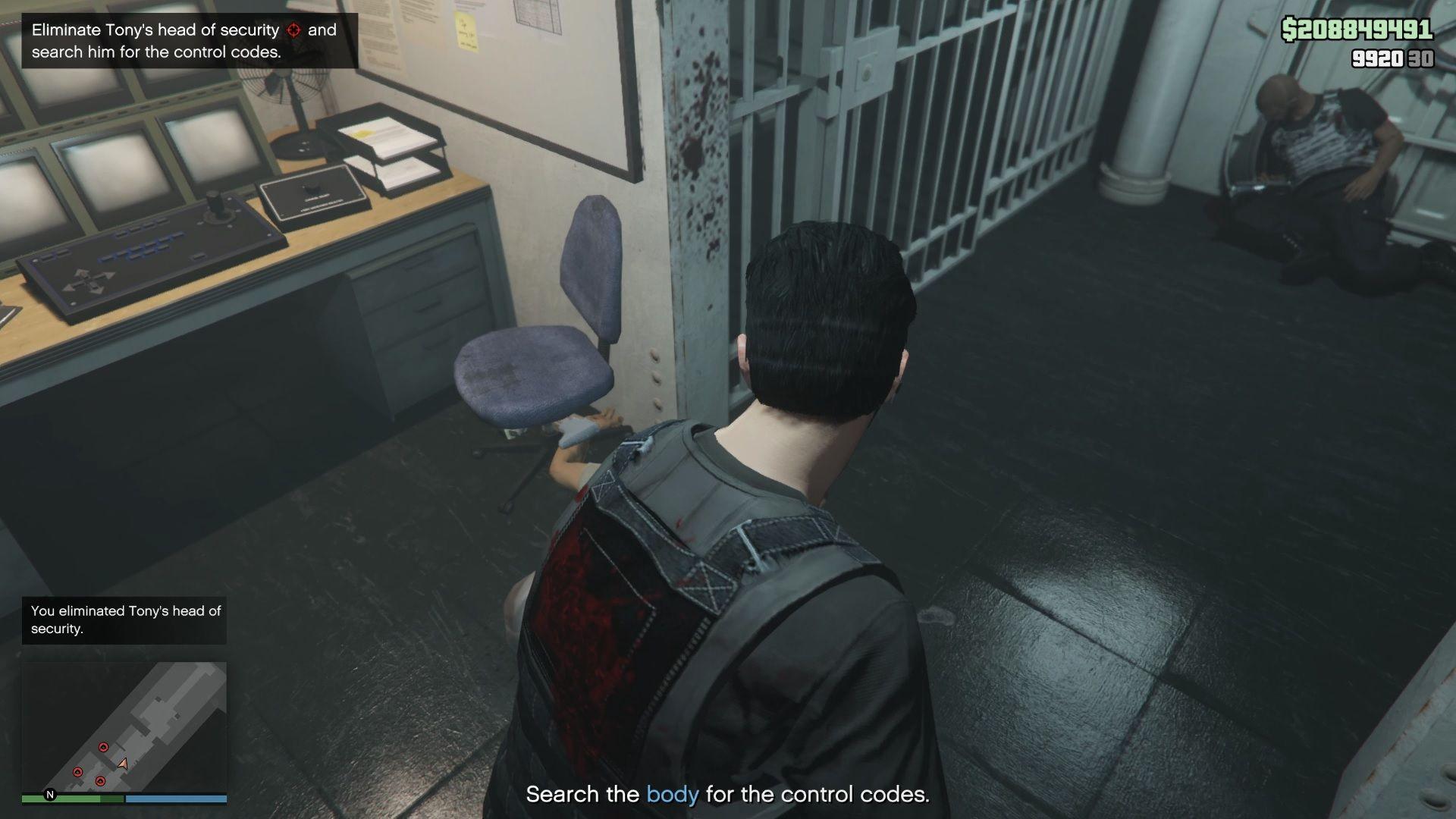Expand the objective banner about Tony's security

182,42
